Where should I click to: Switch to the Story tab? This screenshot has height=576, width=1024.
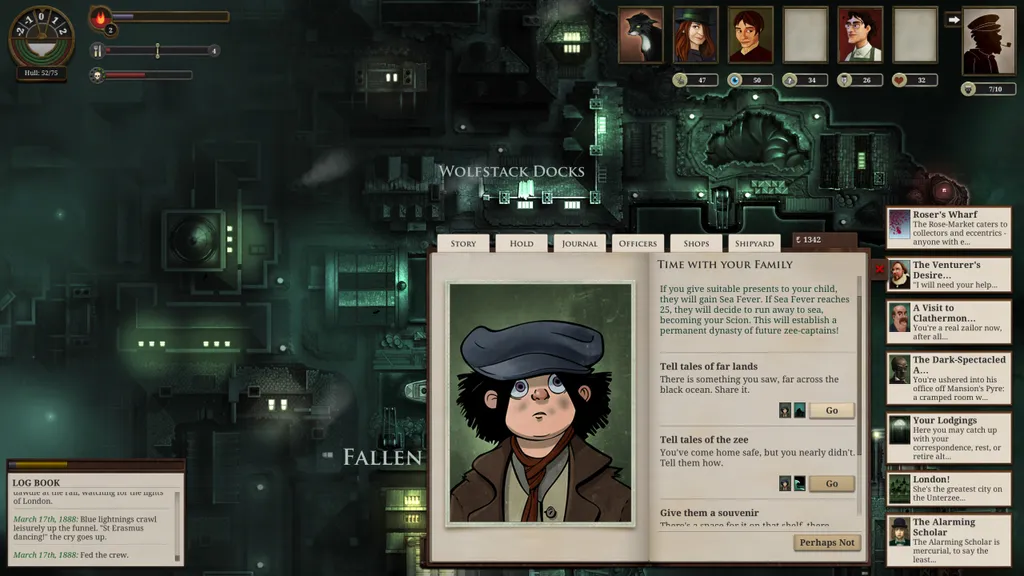(463, 243)
